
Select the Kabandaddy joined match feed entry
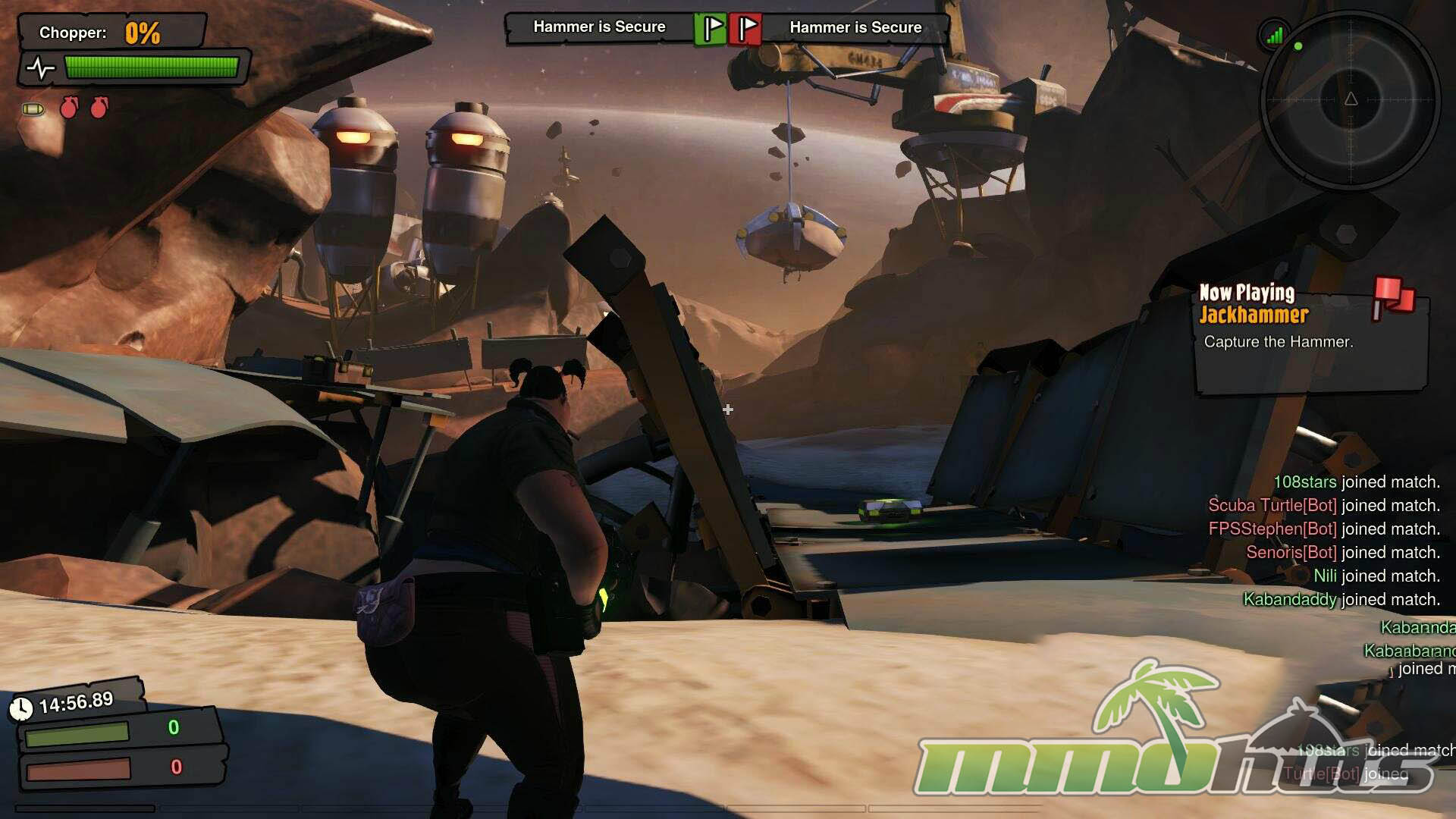coord(1341,599)
